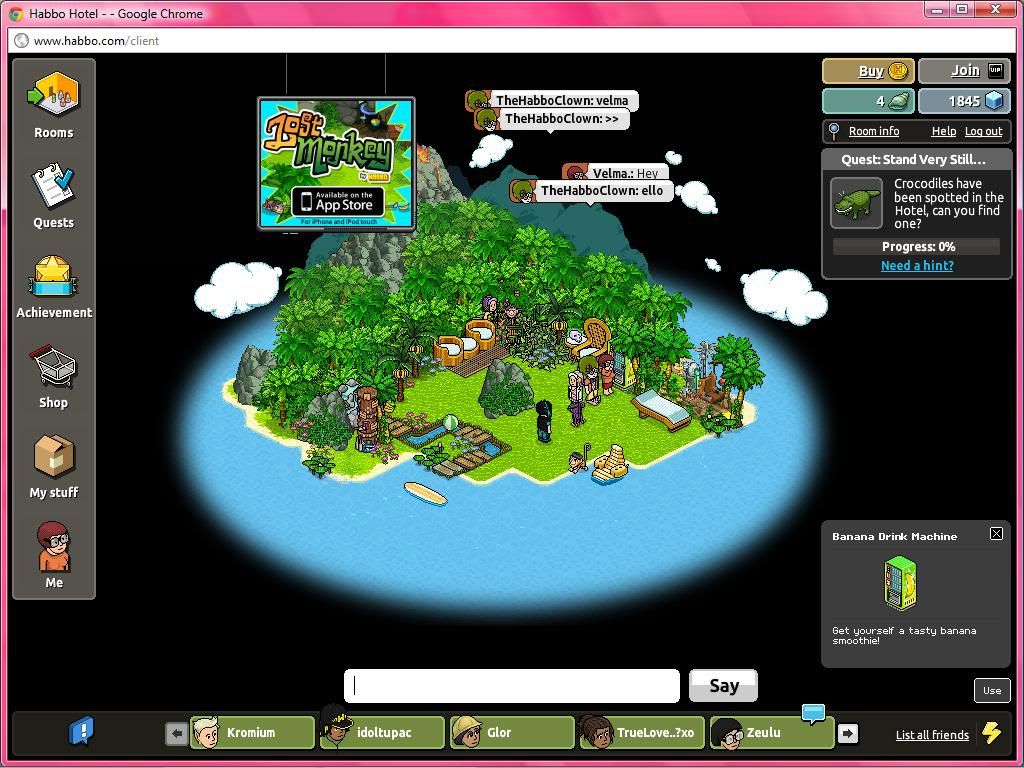Focus the chat text input box
The width and height of the screenshot is (1024, 768).
(512, 686)
